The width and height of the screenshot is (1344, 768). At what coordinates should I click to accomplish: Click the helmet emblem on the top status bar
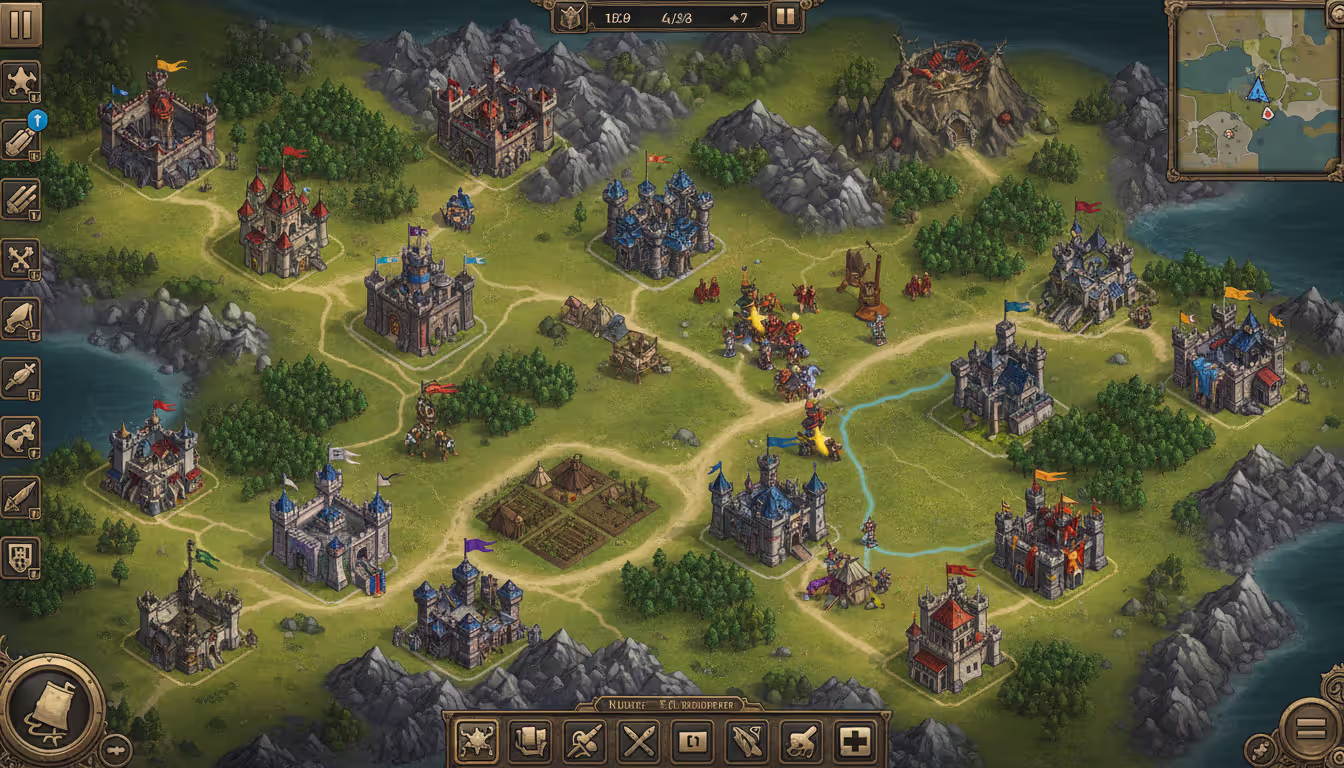pos(572,15)
